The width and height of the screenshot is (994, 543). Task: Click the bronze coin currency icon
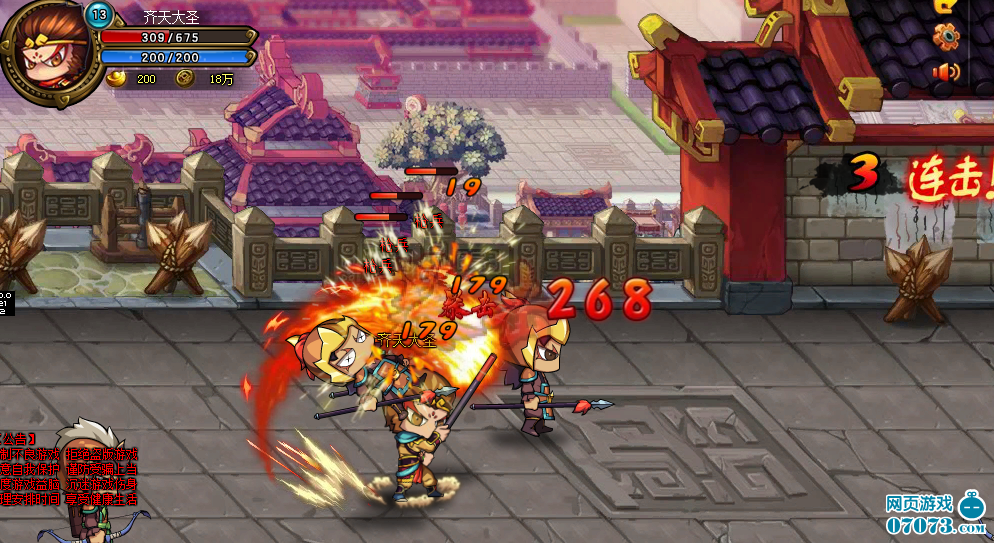(x=185, y=78)
